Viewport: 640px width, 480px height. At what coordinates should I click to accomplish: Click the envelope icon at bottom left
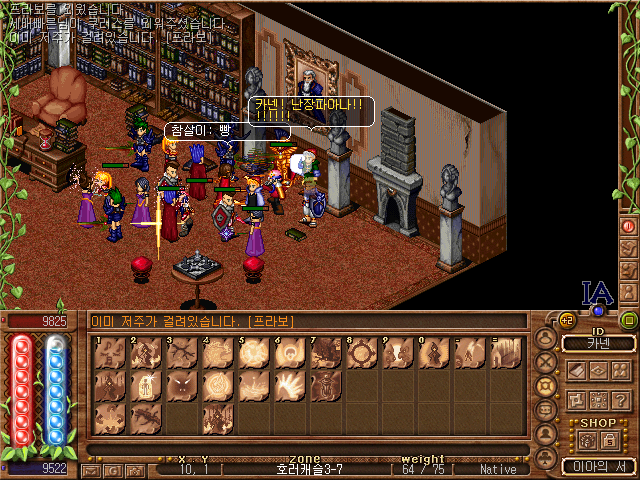pyautogui.click(x=91, y=470)
